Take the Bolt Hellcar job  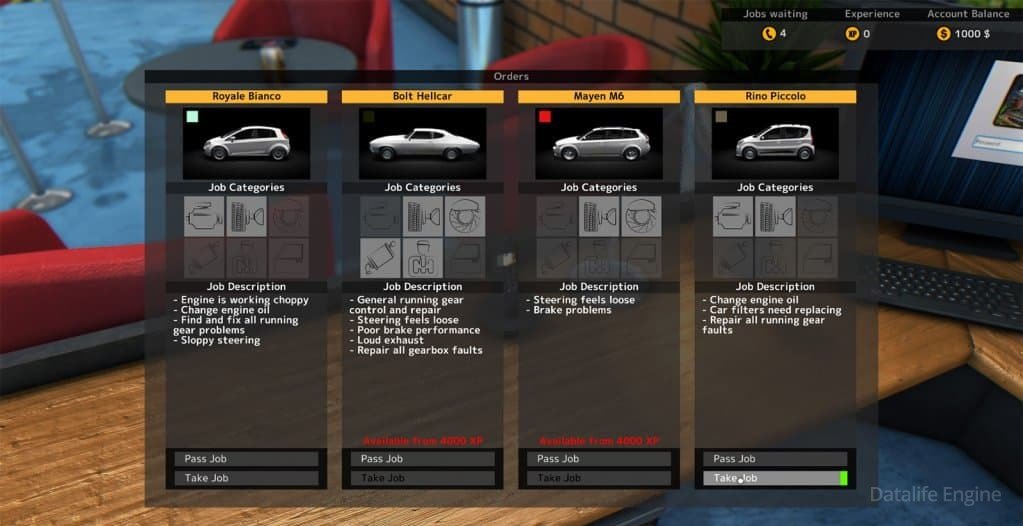[x=422, y=478]
